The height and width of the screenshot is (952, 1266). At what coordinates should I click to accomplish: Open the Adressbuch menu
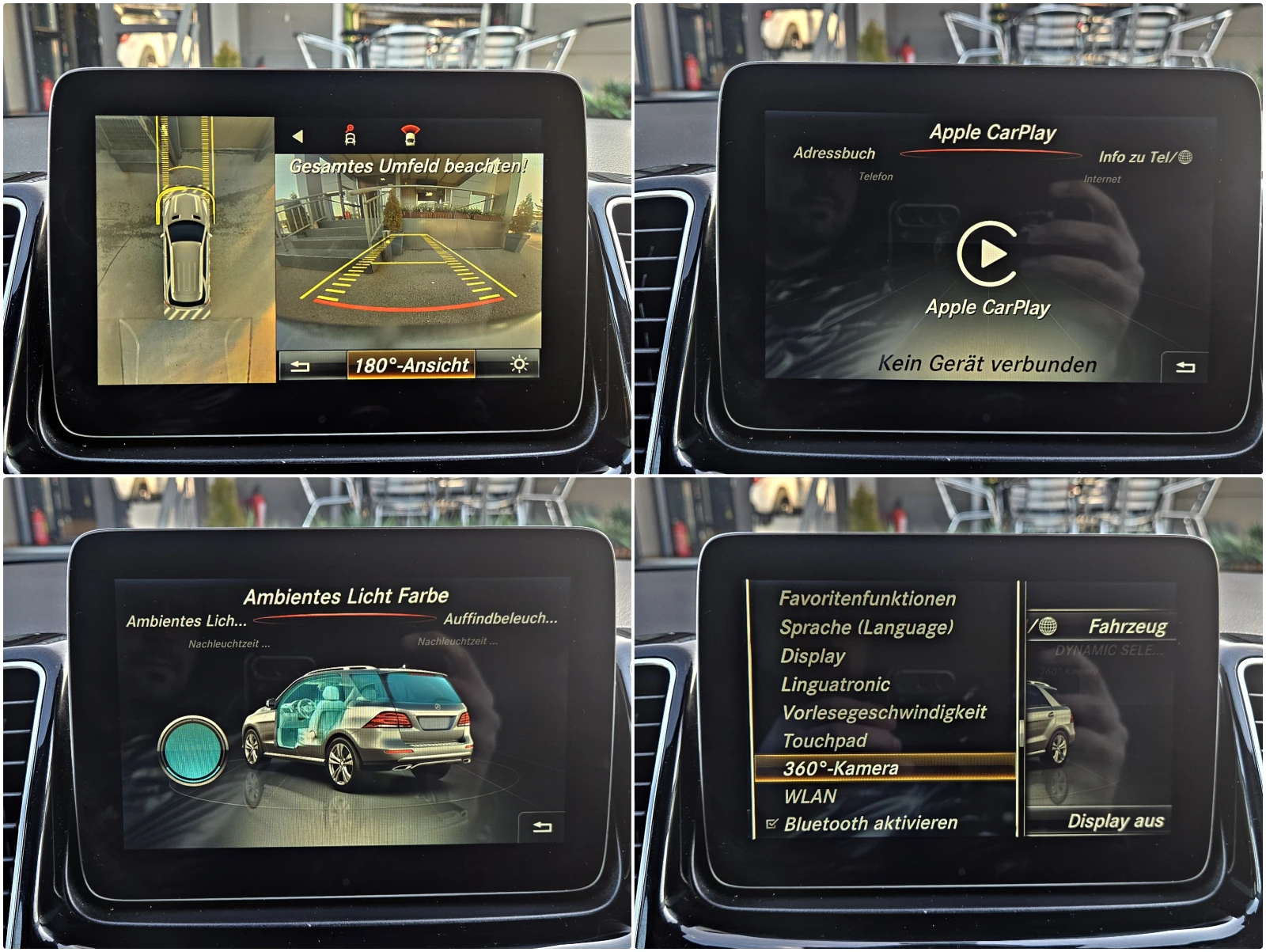(835, 154)
